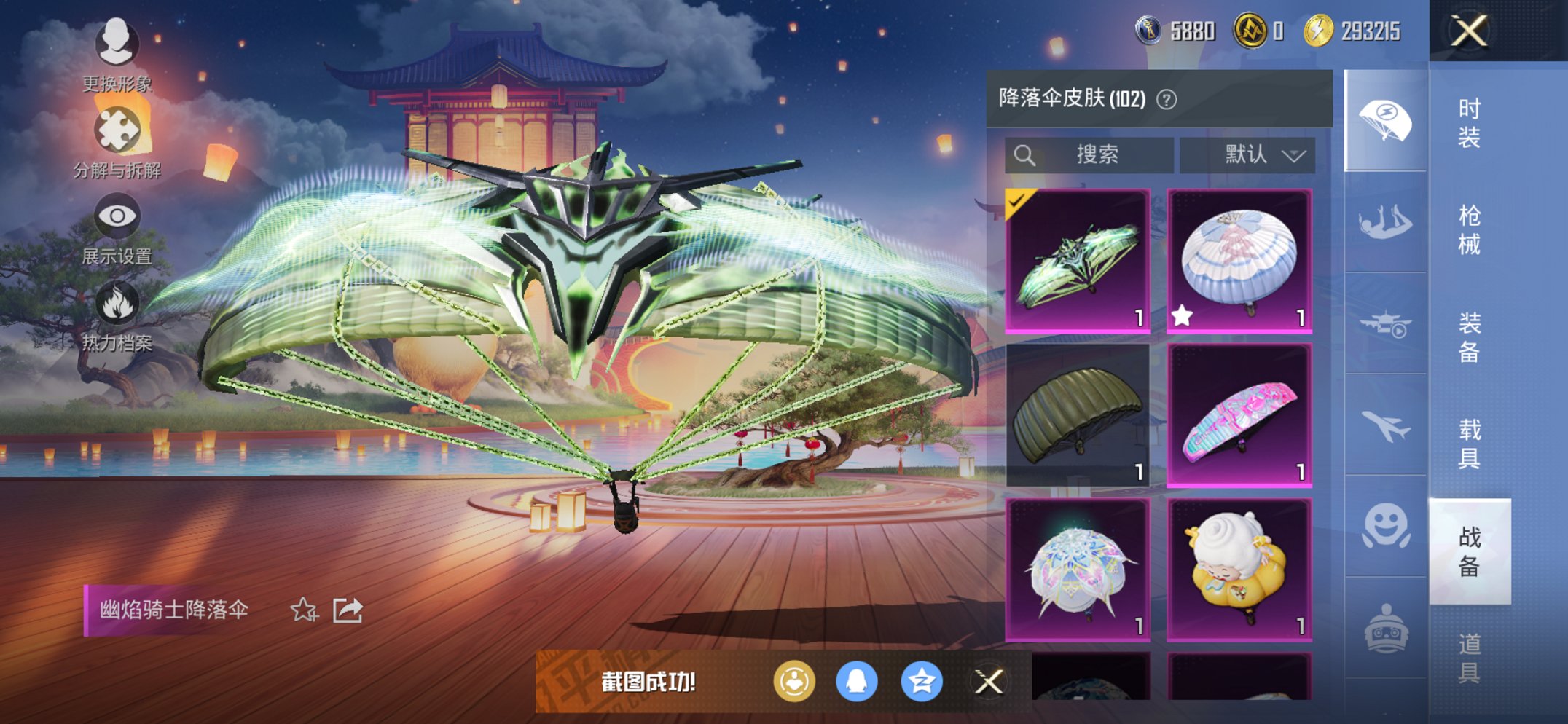Open the parachute share dialog
The image size is (1568, 724).
tap(346, 610)
